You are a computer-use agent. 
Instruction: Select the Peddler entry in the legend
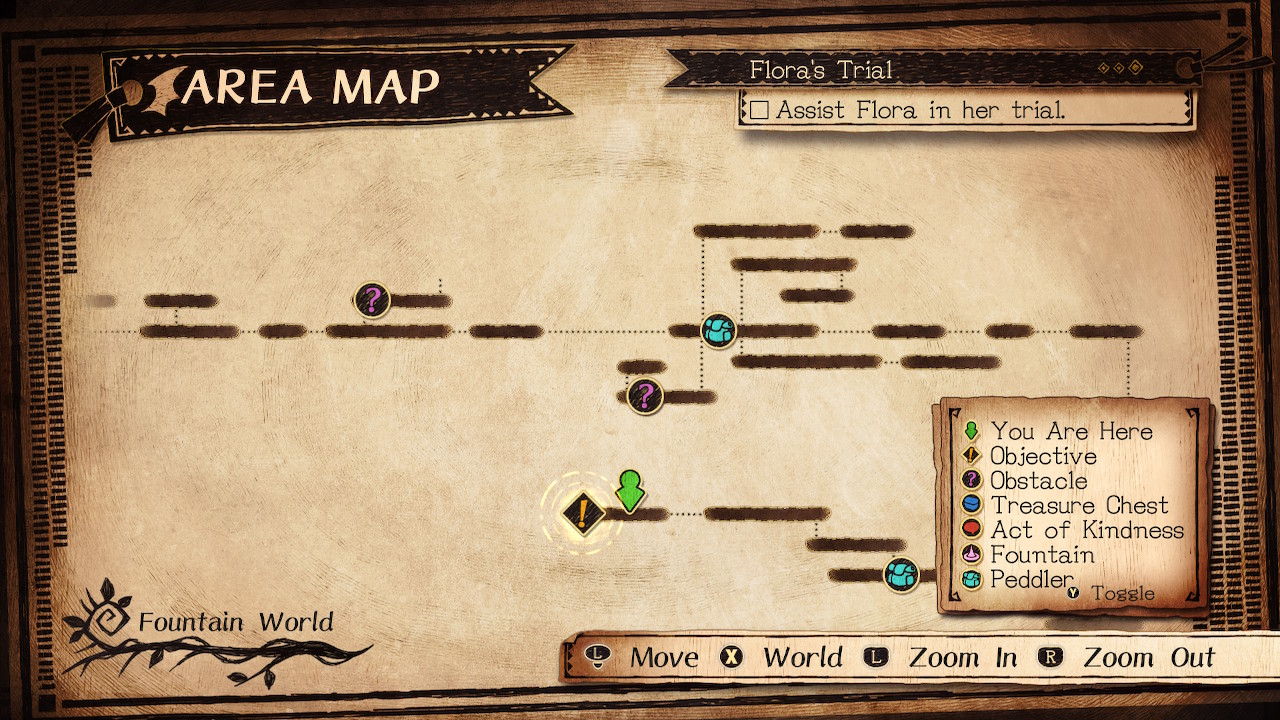pos(1032,580)
